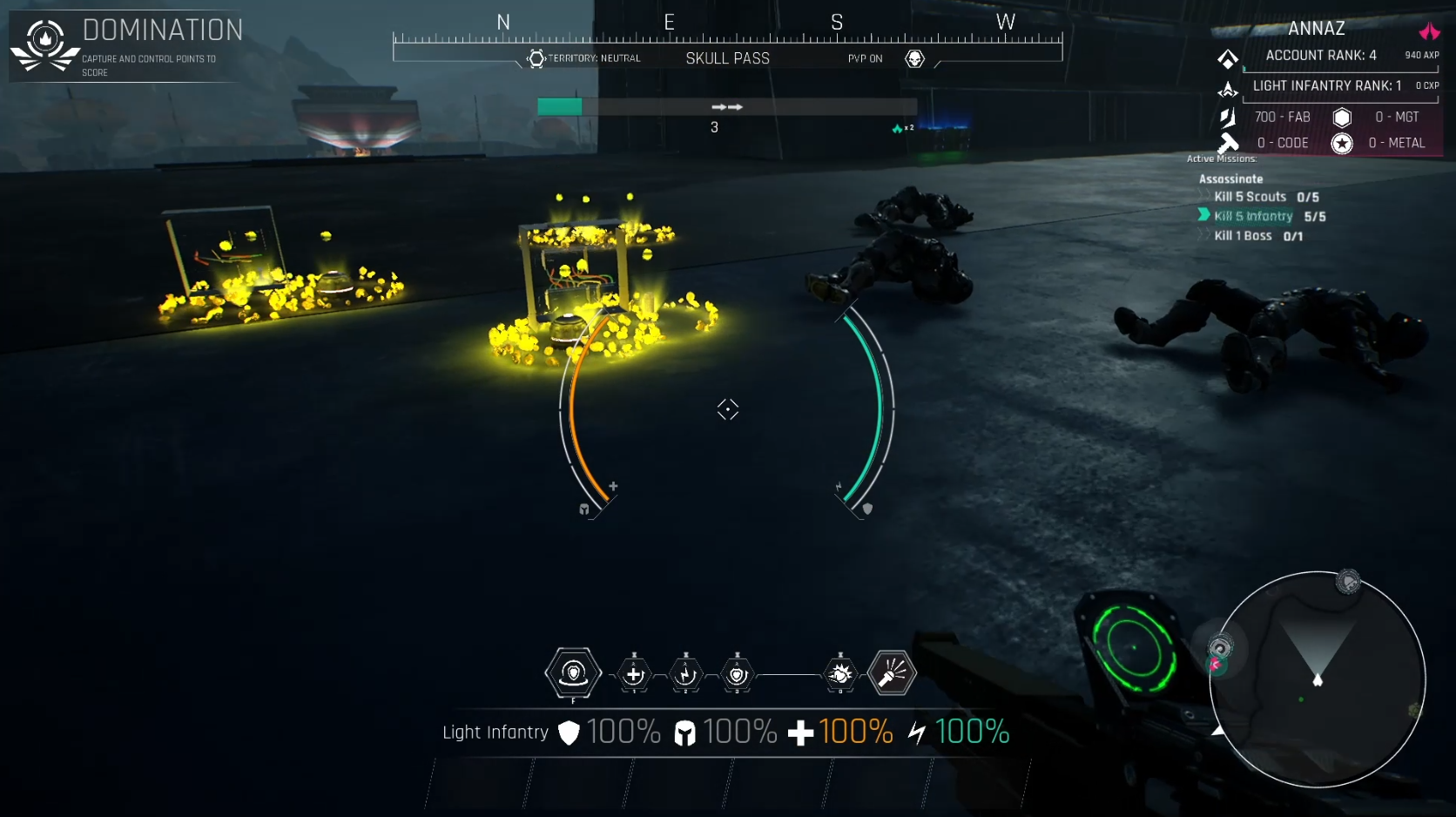Image resolution: width=1456 pixels, height=817 pixels.
Task: Select the Kill 5 Infantry mission objective
Action: pos(1253,216)
